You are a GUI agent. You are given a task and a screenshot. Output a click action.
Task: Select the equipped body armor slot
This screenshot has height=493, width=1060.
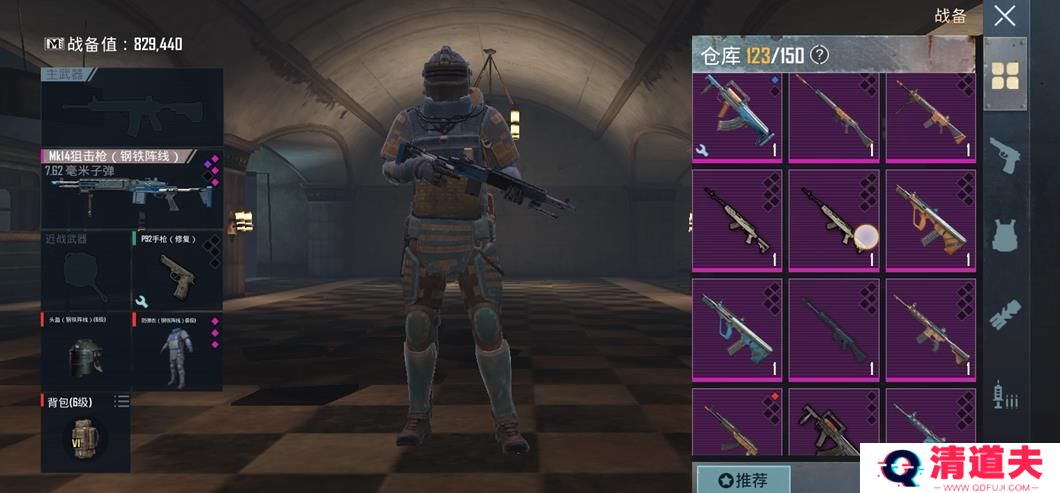pos(177,349)
